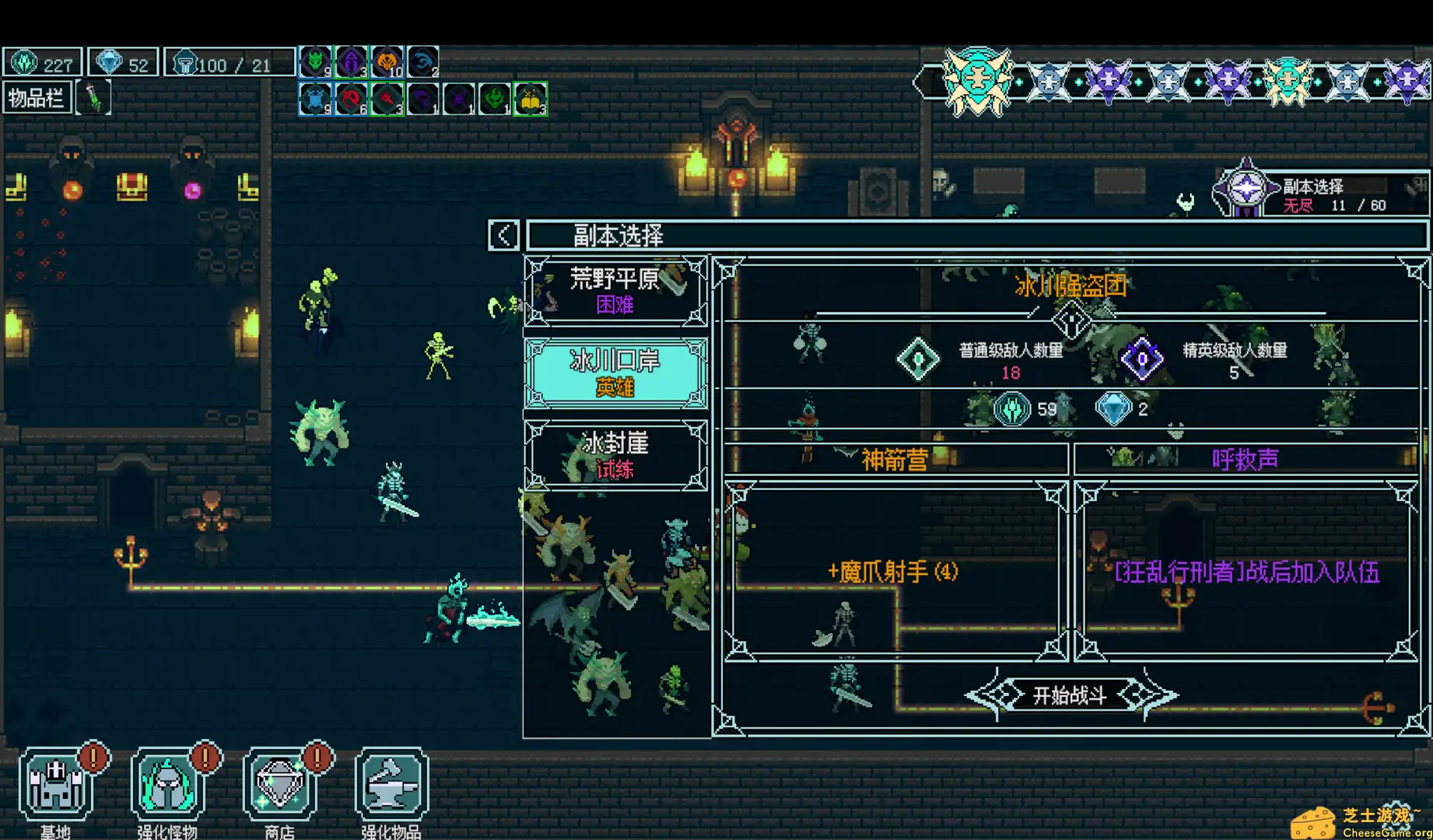The width and height of the screenshot is (1433, 840).
Task: Click the red scythe unit icon with count 6
Action: click(x=351, y=100)
